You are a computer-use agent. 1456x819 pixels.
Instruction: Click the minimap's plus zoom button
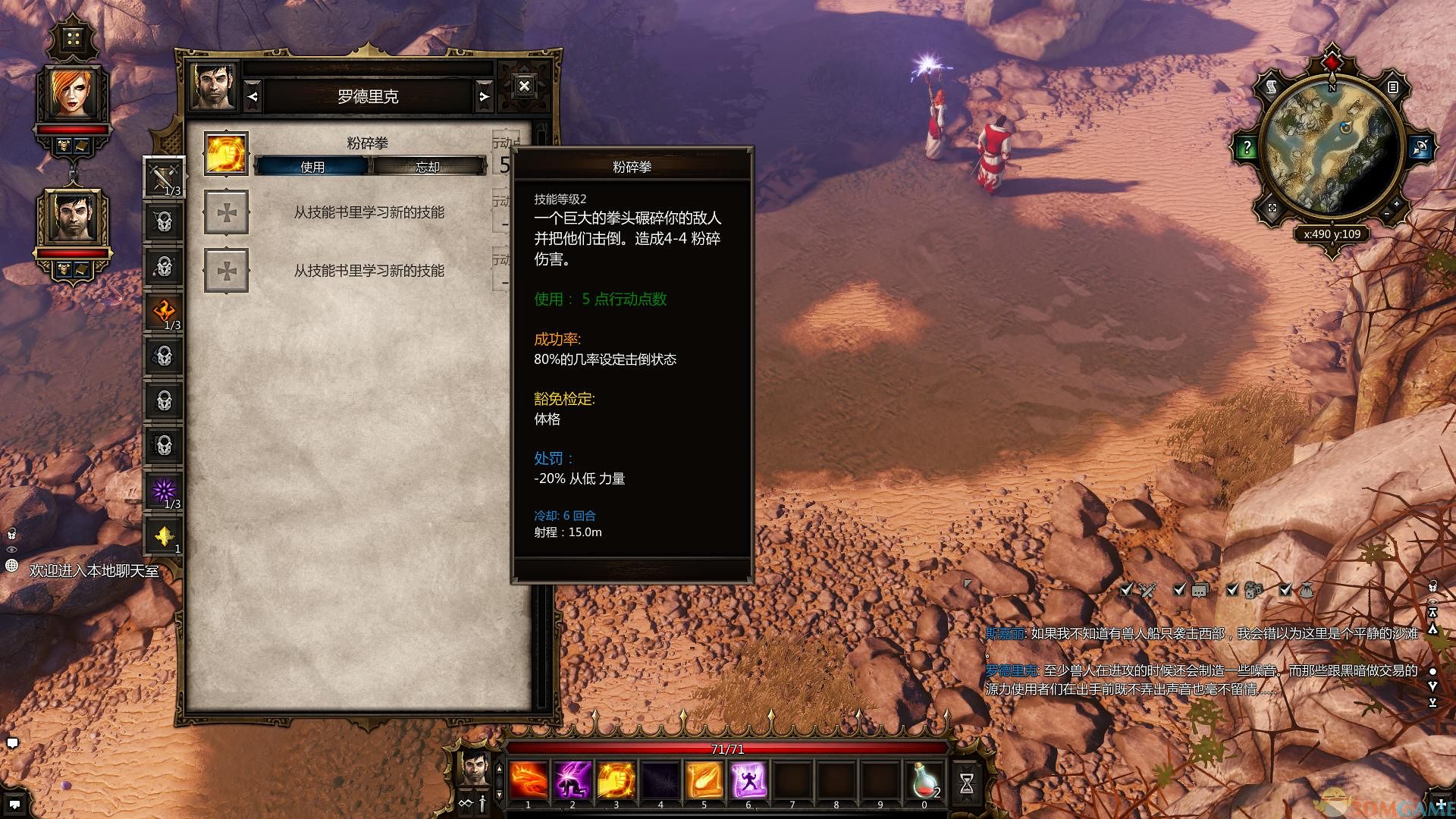(x=1397, y=203)
